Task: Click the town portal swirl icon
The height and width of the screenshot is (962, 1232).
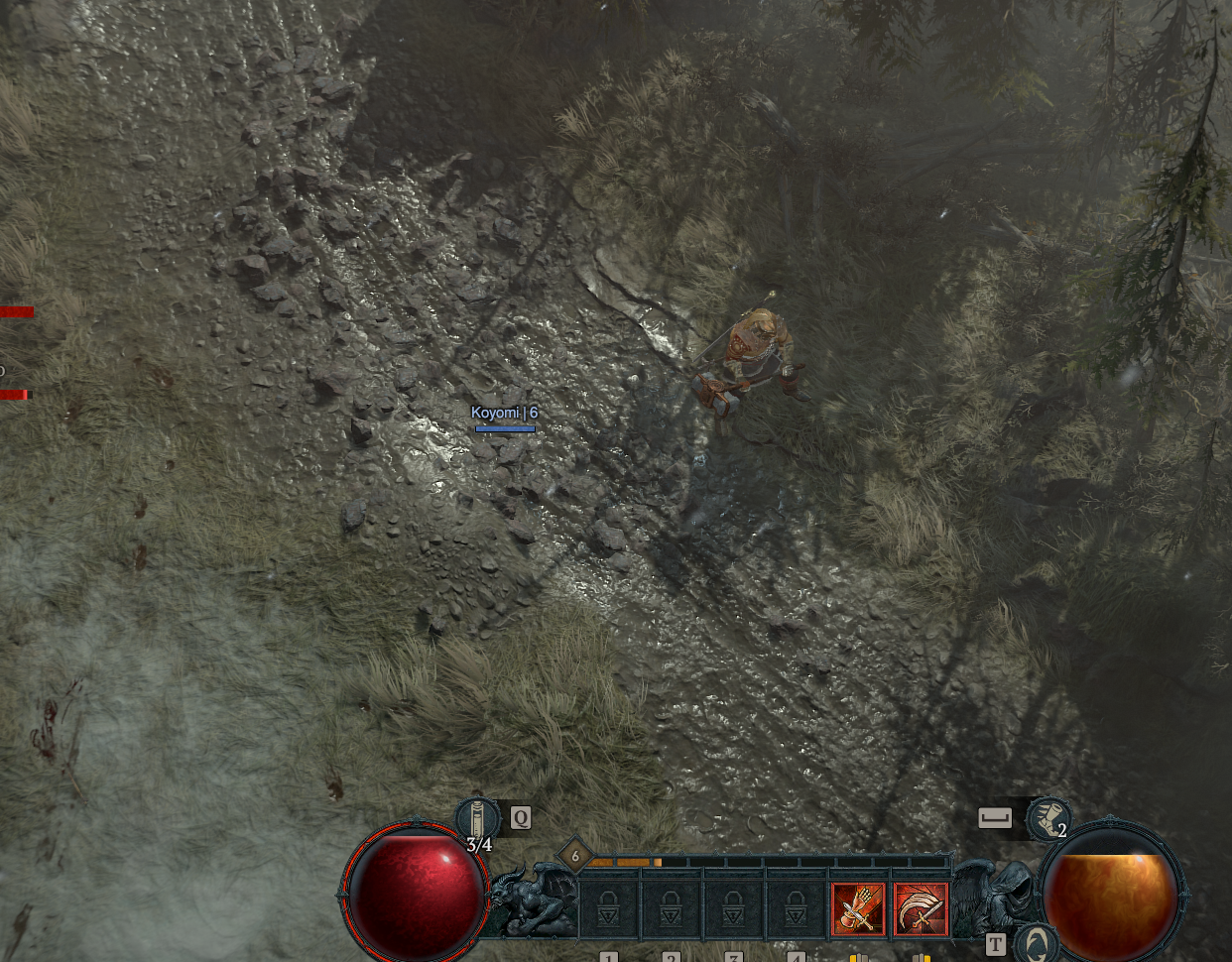Action: tap(1037, 943)
